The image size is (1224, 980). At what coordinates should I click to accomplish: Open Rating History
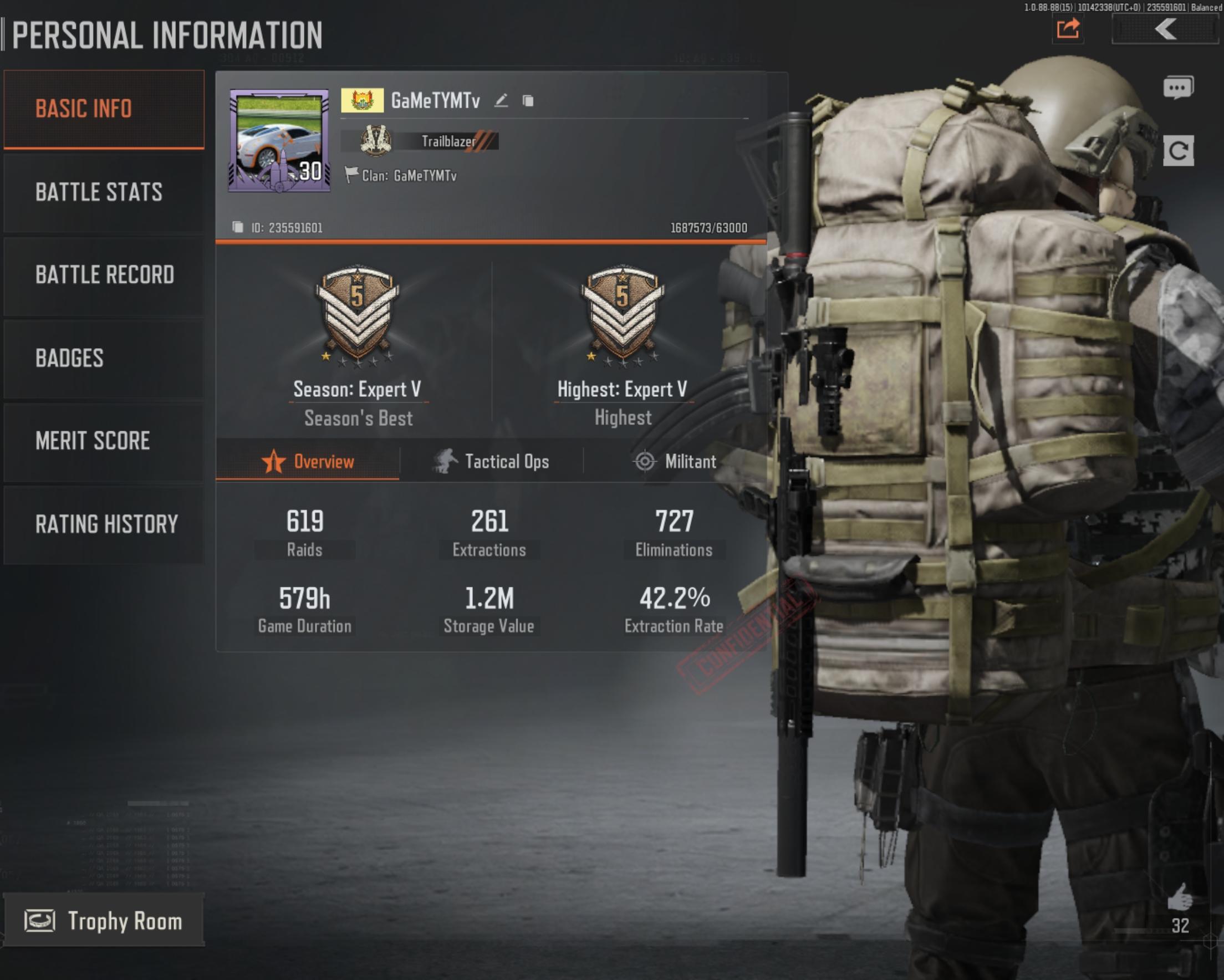pyautogui.click(x=104, y=524)
